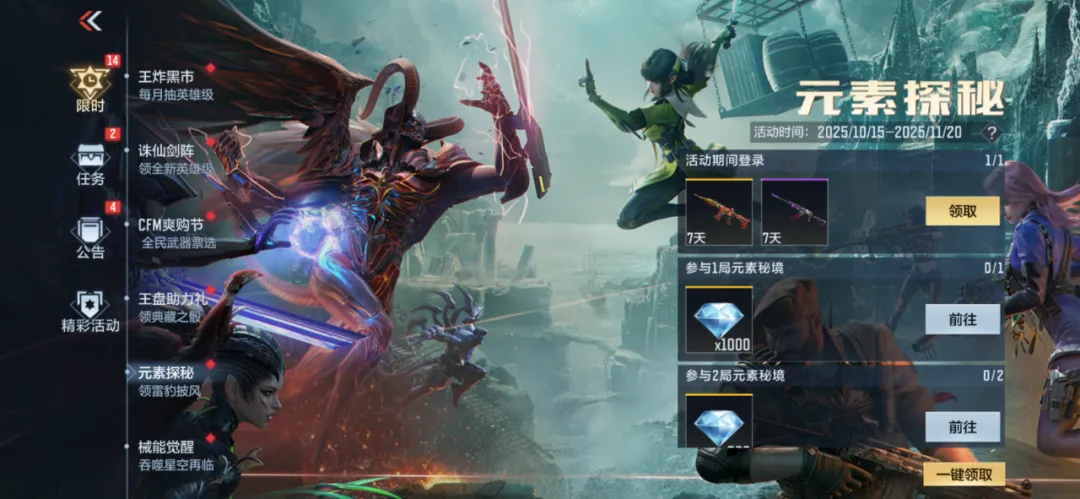The width and height of the screenshot is (1080, 499).
Task: Inspect the purple 7天 rifle reward
Action: pos(795,212)
